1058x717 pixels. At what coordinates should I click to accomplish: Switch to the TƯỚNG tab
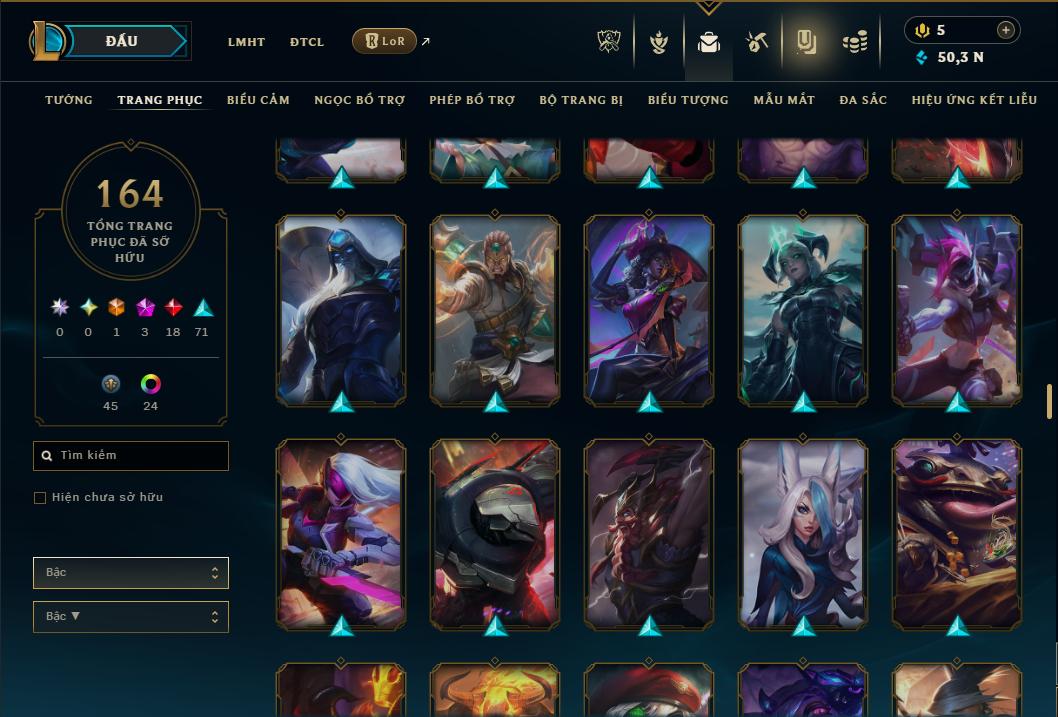tap(69, 100)
